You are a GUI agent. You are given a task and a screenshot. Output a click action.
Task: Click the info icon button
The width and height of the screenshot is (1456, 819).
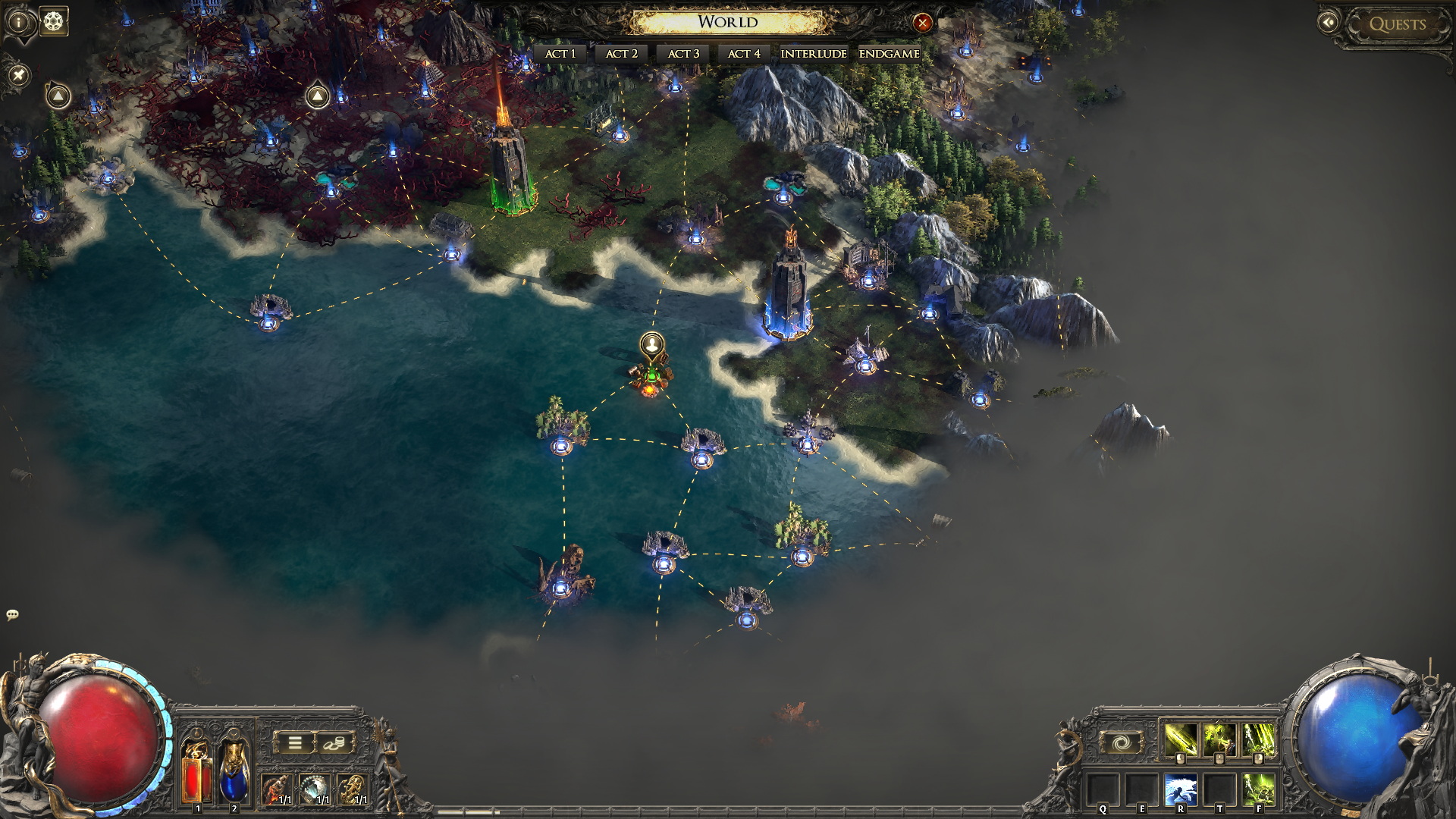(19, 22)
